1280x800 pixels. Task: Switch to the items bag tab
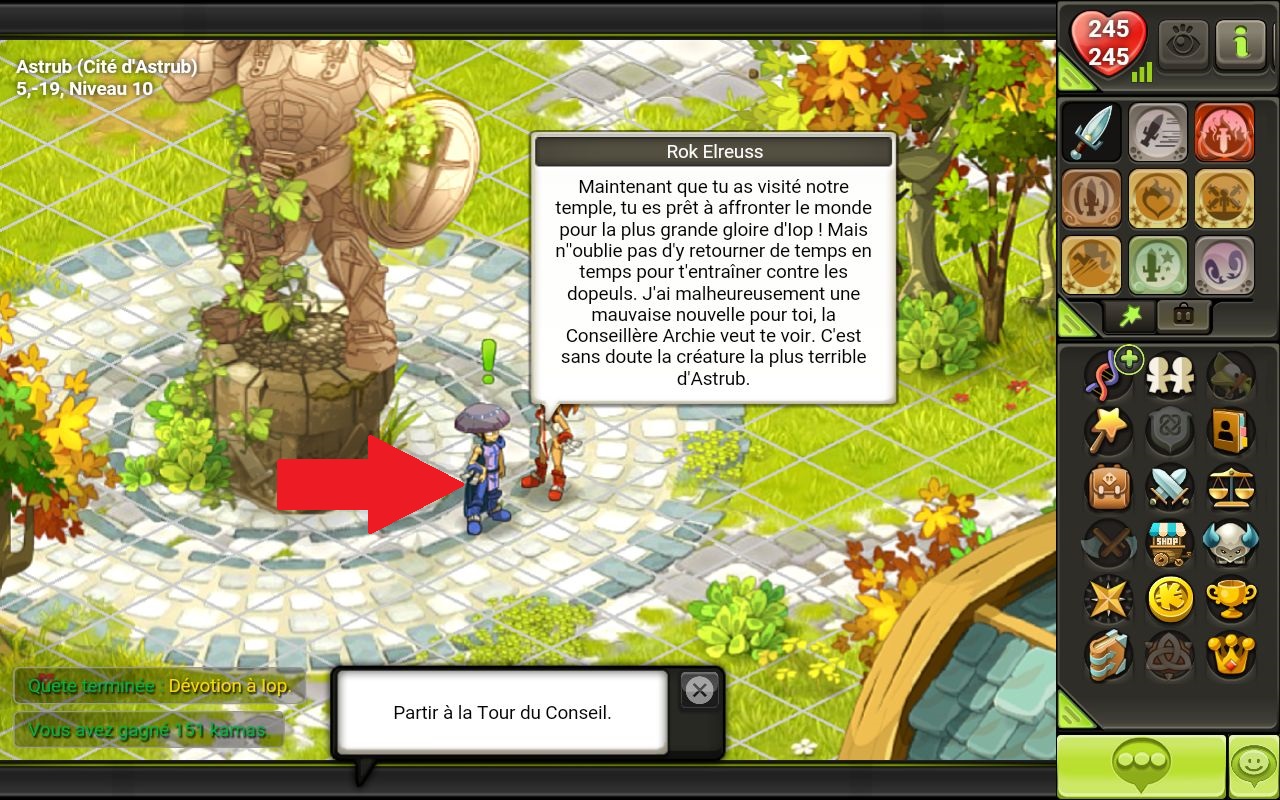(x=1183, y=316)
